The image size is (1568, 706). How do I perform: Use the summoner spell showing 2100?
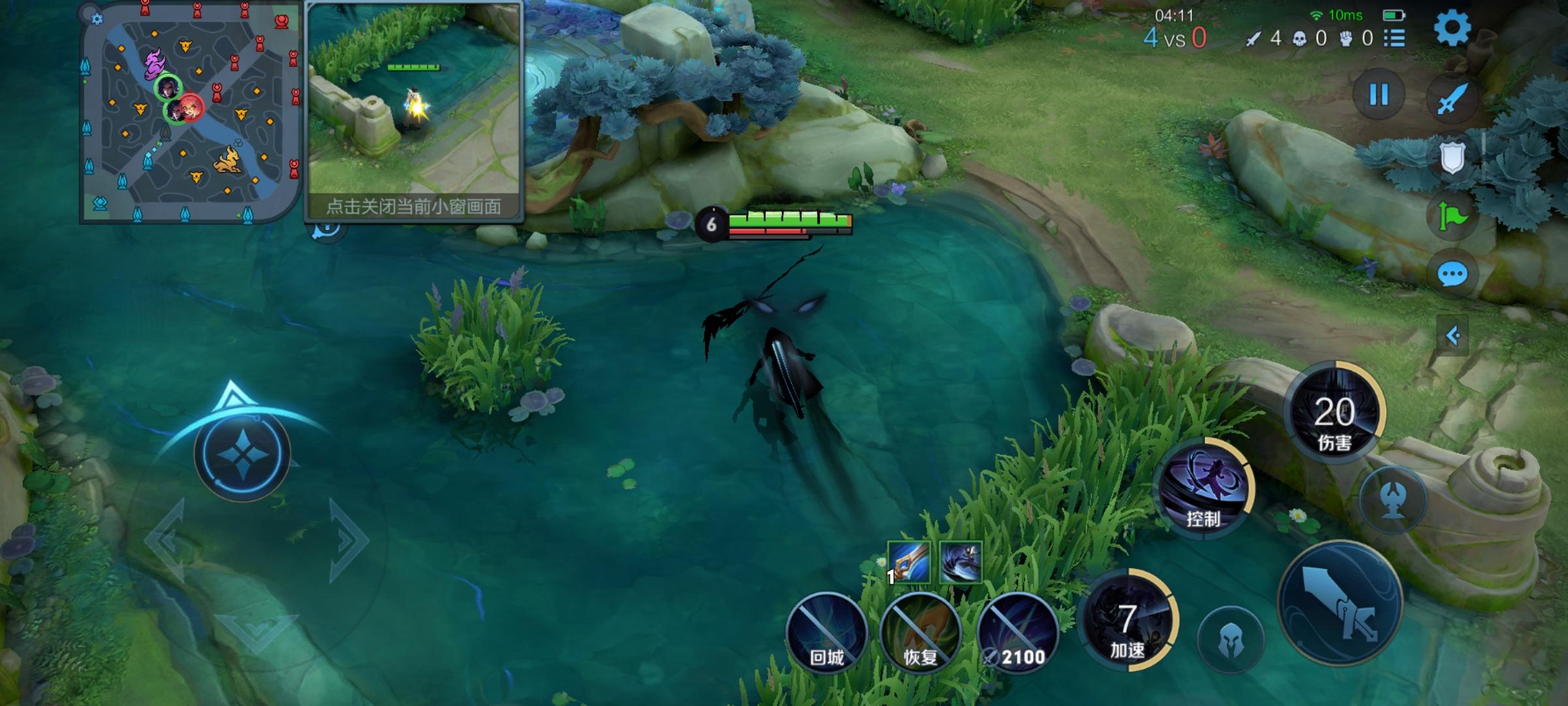click(x=1017, y=633)
